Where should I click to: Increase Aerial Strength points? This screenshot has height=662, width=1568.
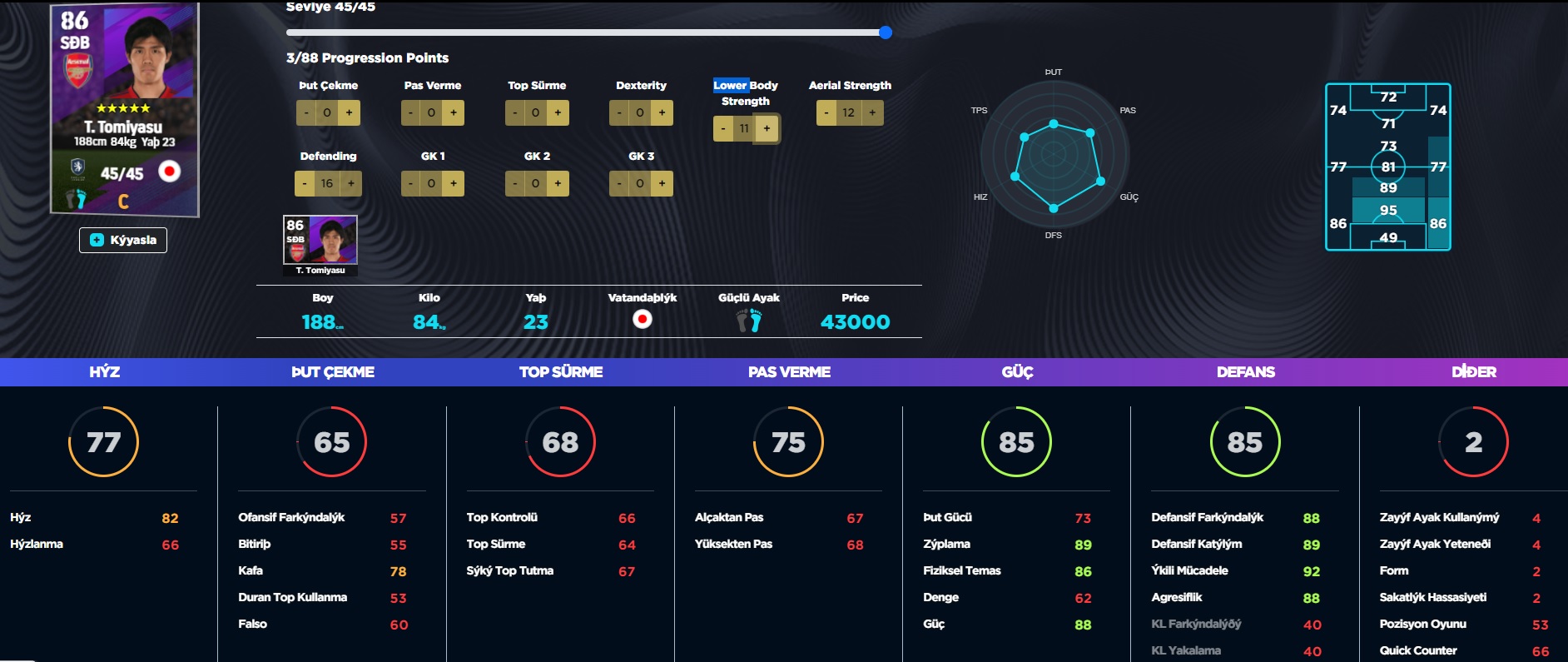pyautogui.click(x=872, y=112)
